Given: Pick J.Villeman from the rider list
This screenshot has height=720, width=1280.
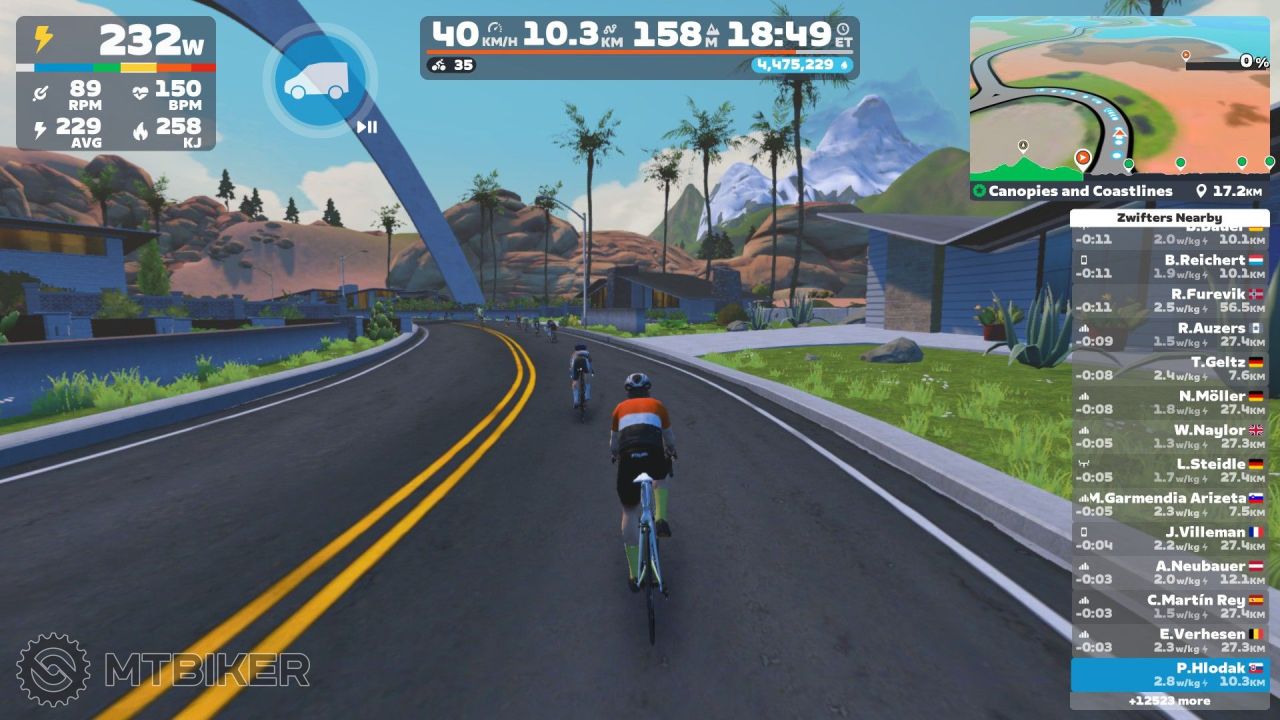Looking at the screenshot, I should (x=1170, y=538).
